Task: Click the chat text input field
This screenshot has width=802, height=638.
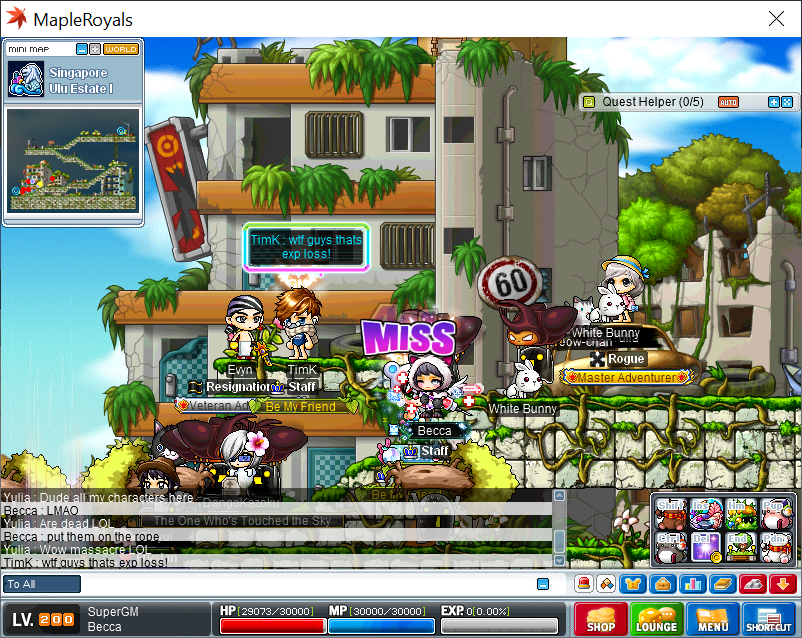Action: coord(300,584)
